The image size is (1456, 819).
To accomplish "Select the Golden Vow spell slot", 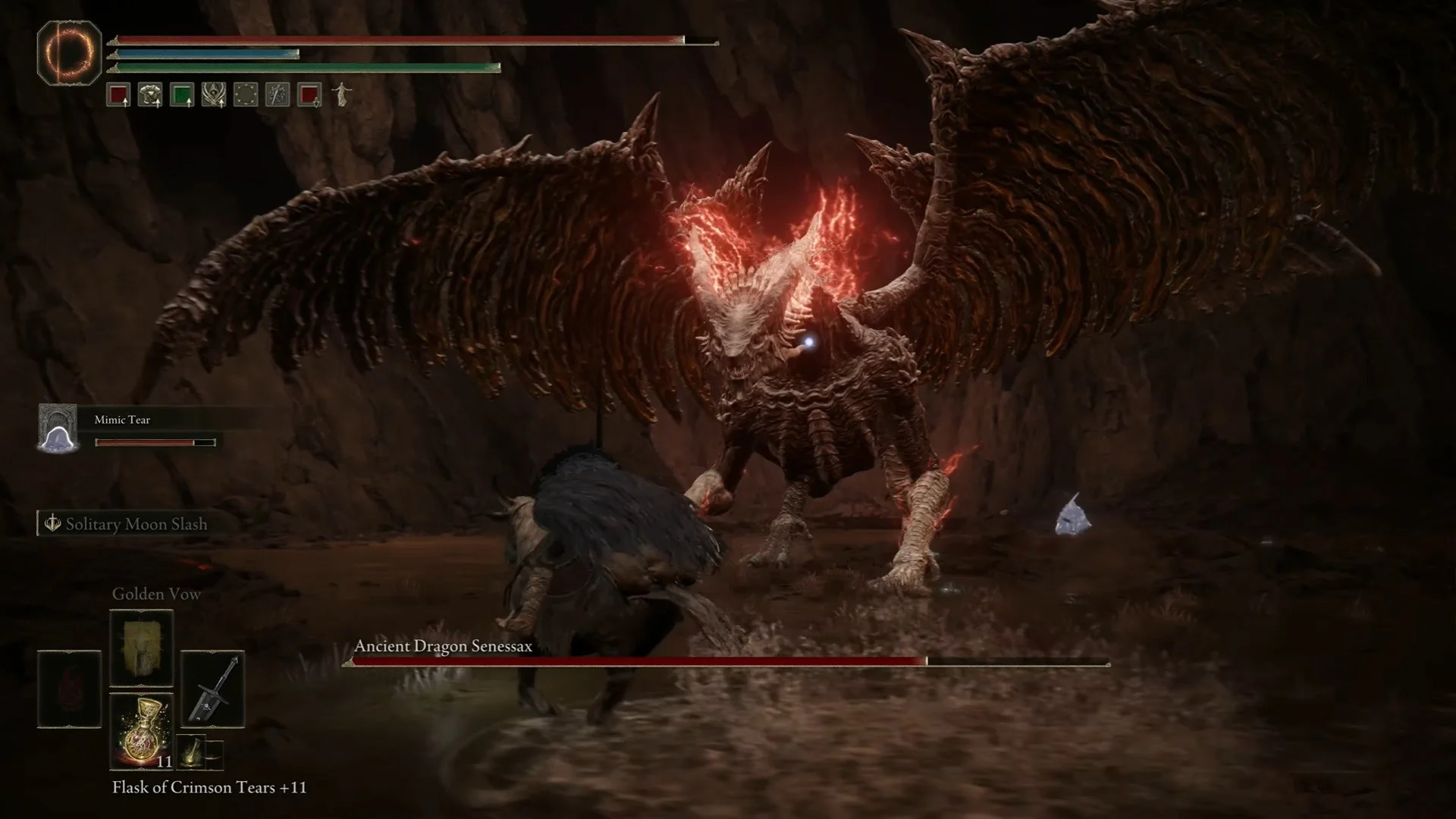I will 142,647.
